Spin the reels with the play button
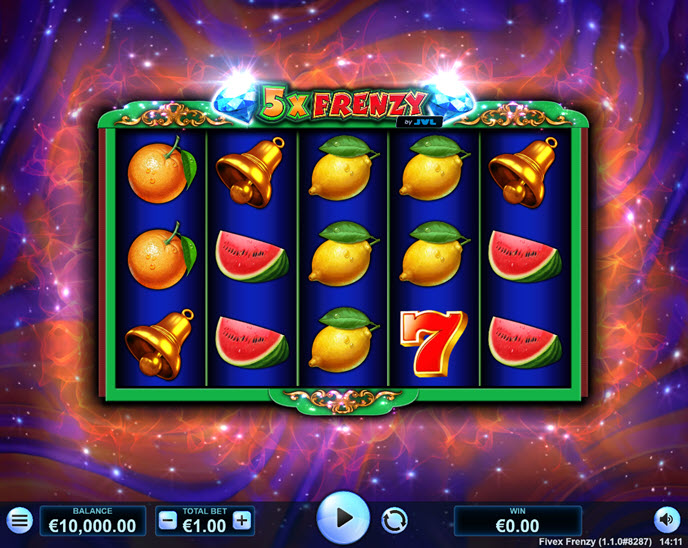 click(343, 518)
